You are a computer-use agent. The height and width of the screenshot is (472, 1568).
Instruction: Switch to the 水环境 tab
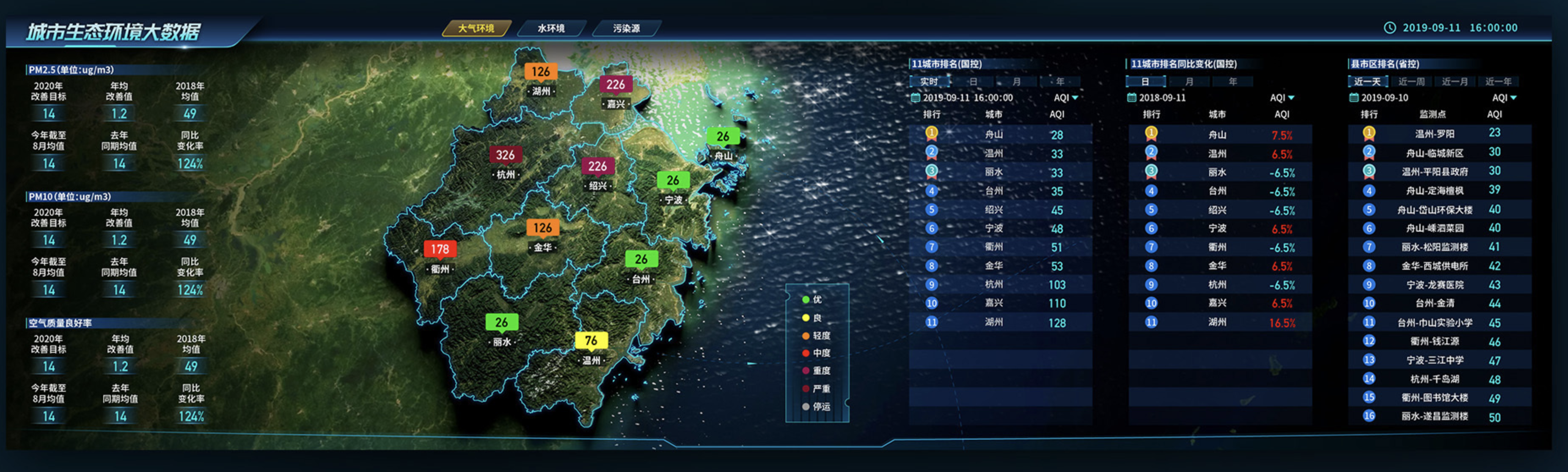(x=551, y=29)
